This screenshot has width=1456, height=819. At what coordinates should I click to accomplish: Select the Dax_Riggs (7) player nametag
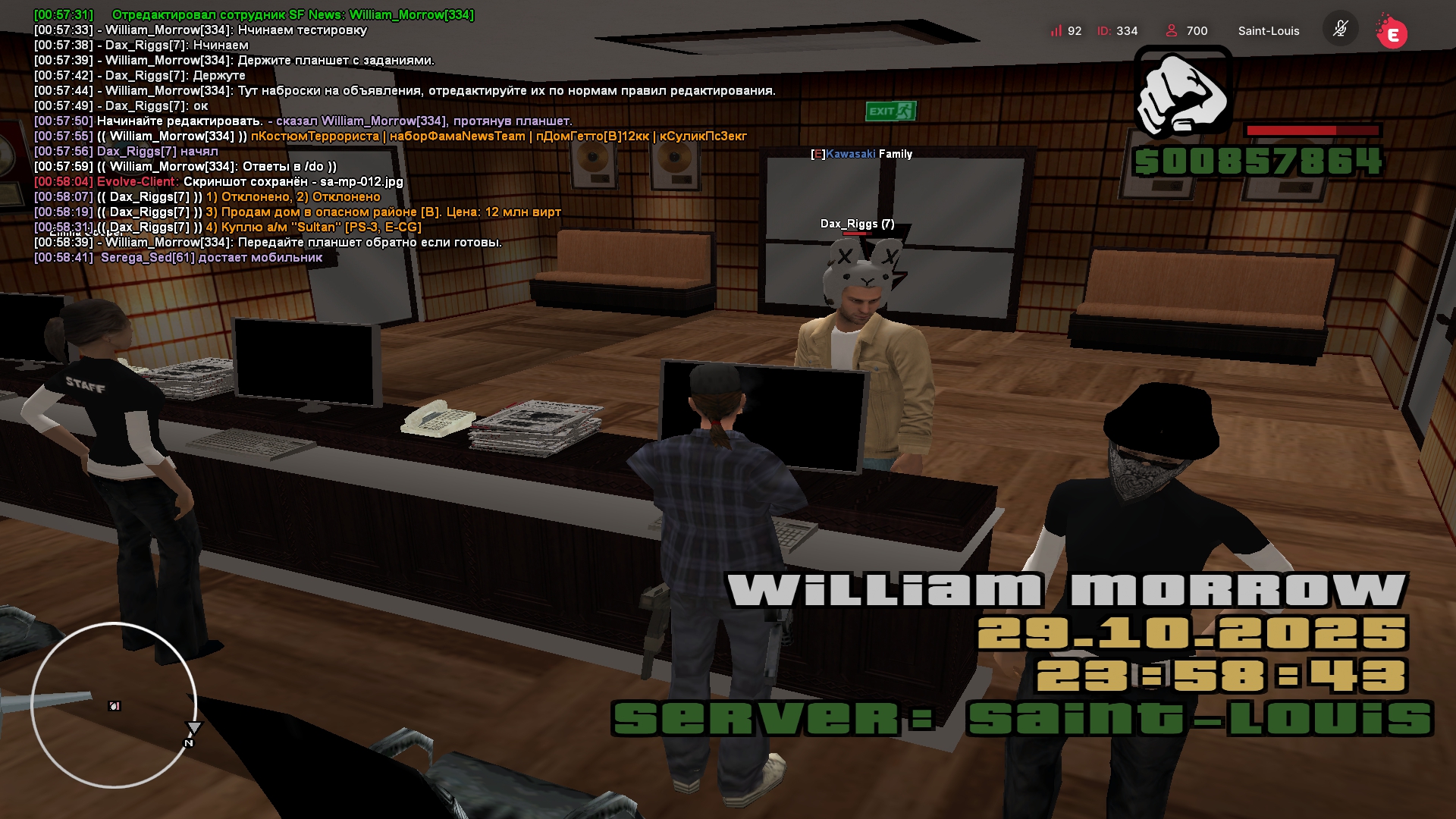coord(857,224)
